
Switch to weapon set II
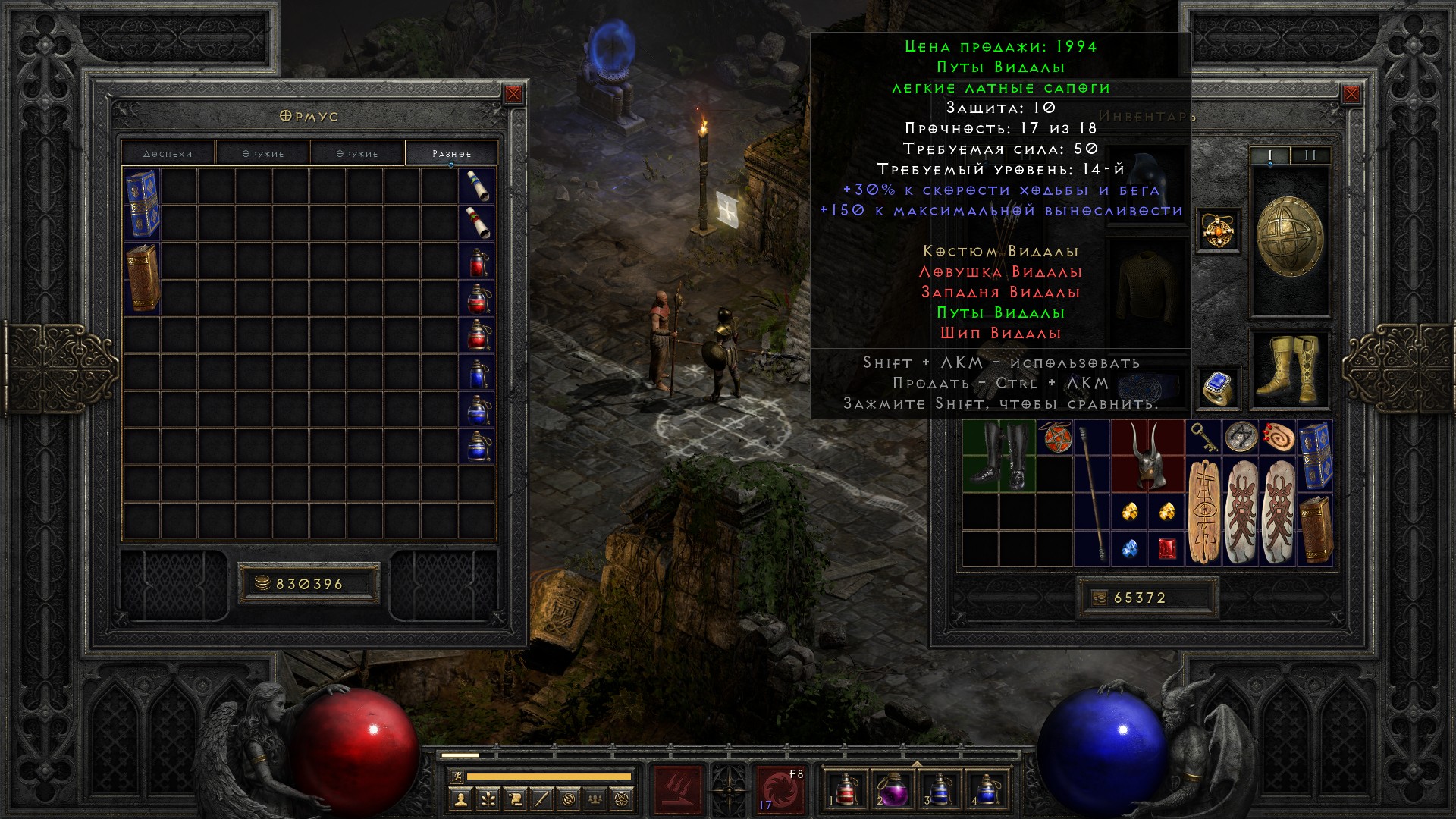(x=1310, y=155)
